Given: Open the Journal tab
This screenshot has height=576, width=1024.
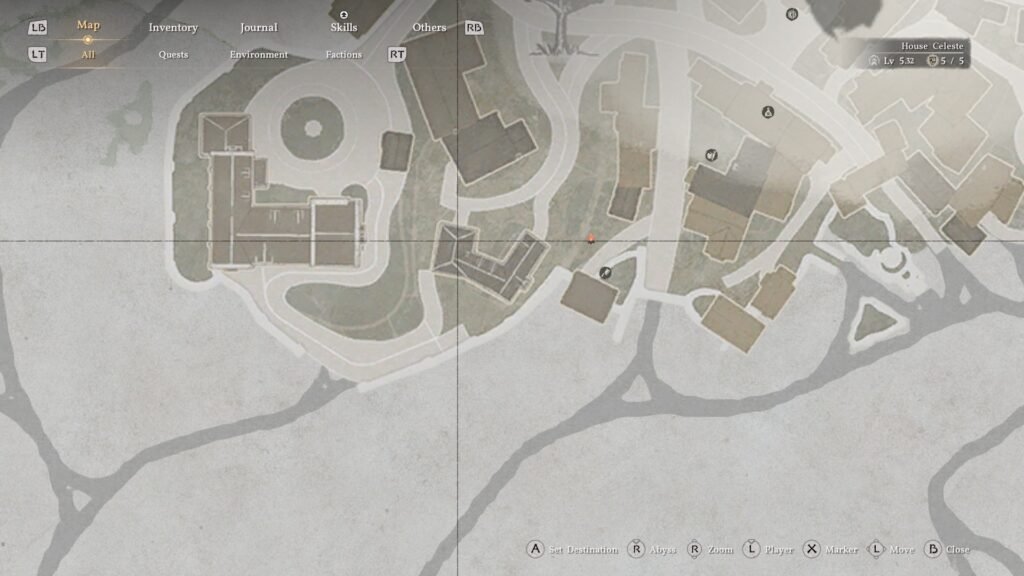Looking at the screenshot, I should (x=259, y=28).
